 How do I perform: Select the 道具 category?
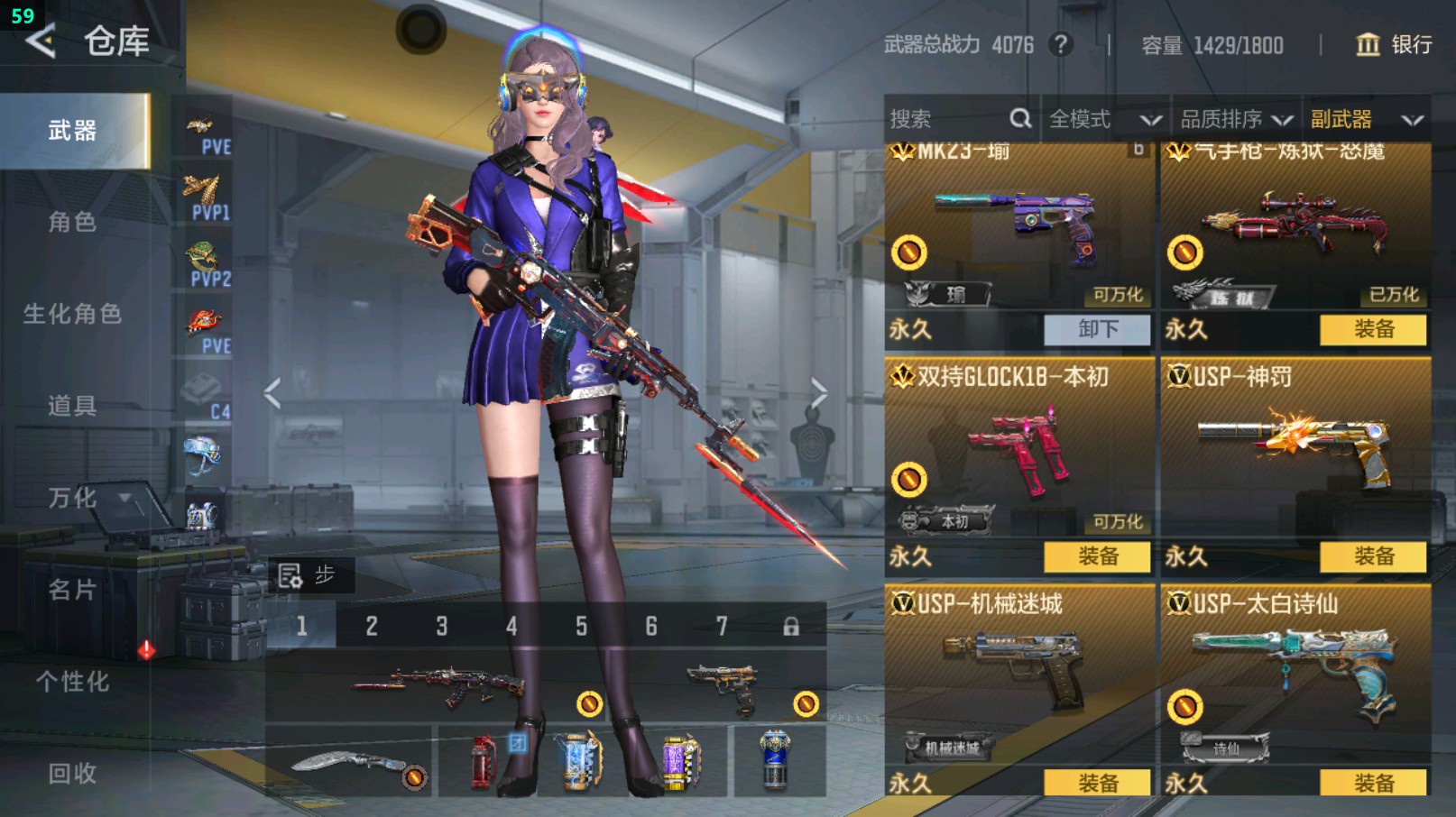(72, 406)
